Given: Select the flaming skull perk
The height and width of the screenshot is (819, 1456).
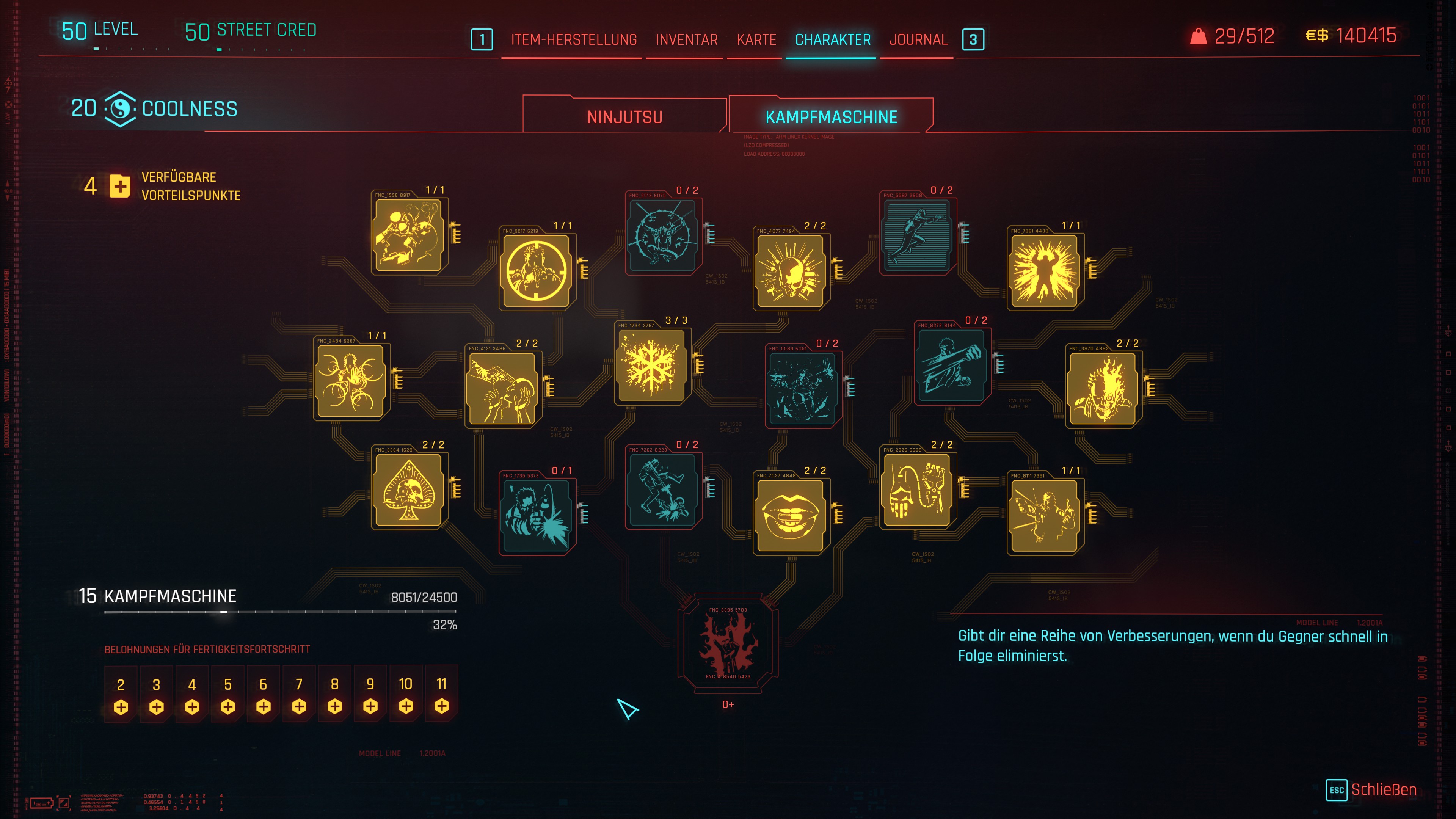Looking at the screenshot, I should [1102, 389].
